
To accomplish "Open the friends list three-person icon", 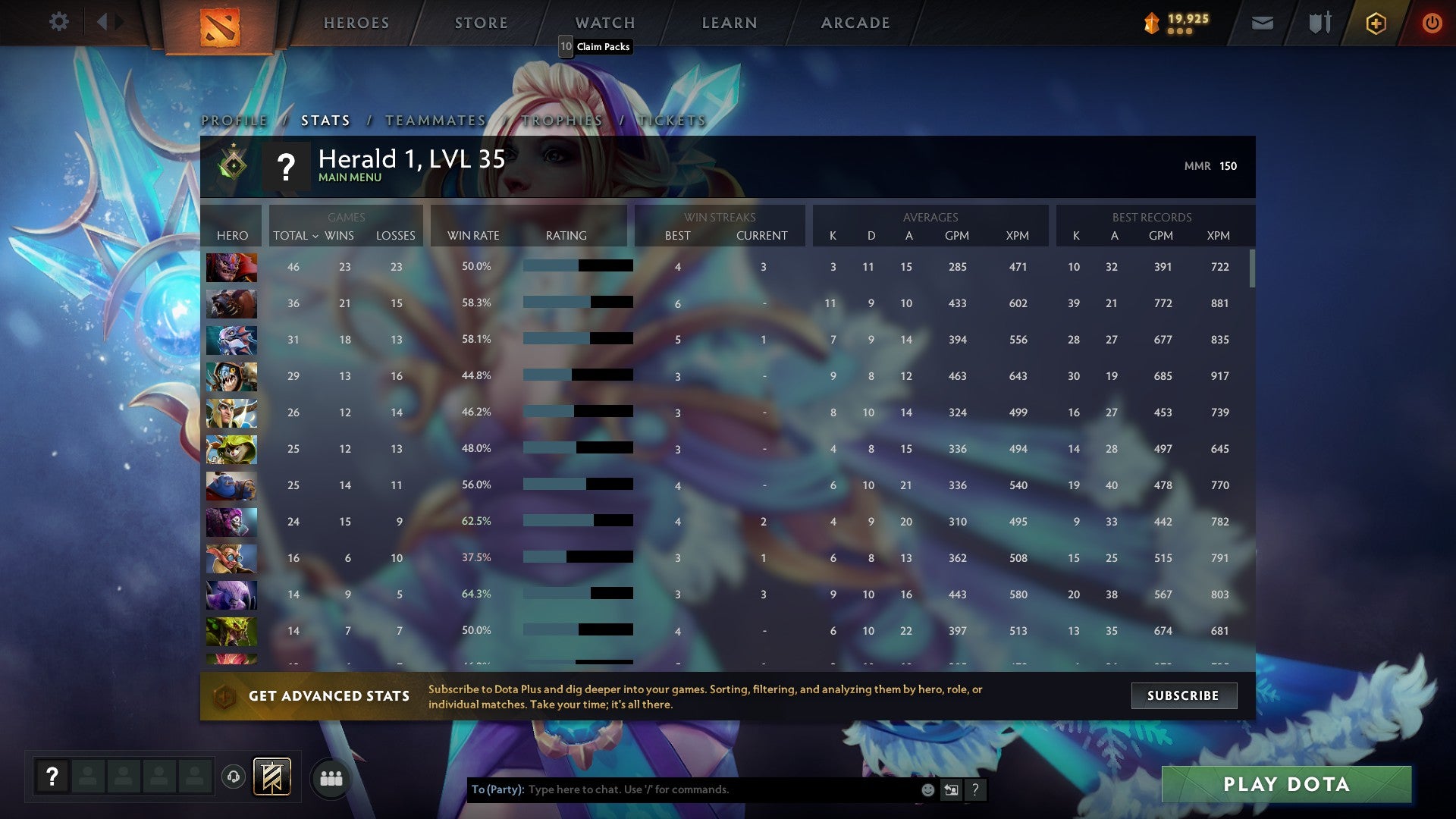I will 330,777.
